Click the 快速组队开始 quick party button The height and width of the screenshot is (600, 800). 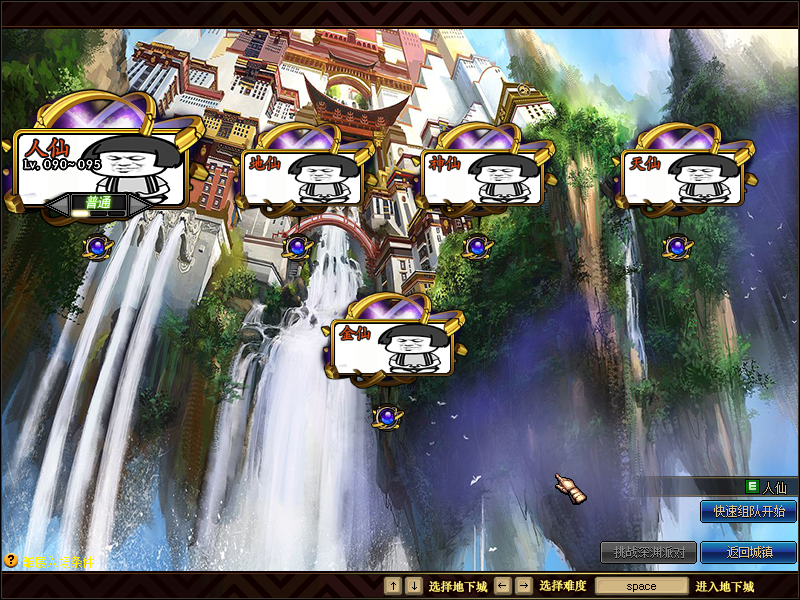point(748,511)
